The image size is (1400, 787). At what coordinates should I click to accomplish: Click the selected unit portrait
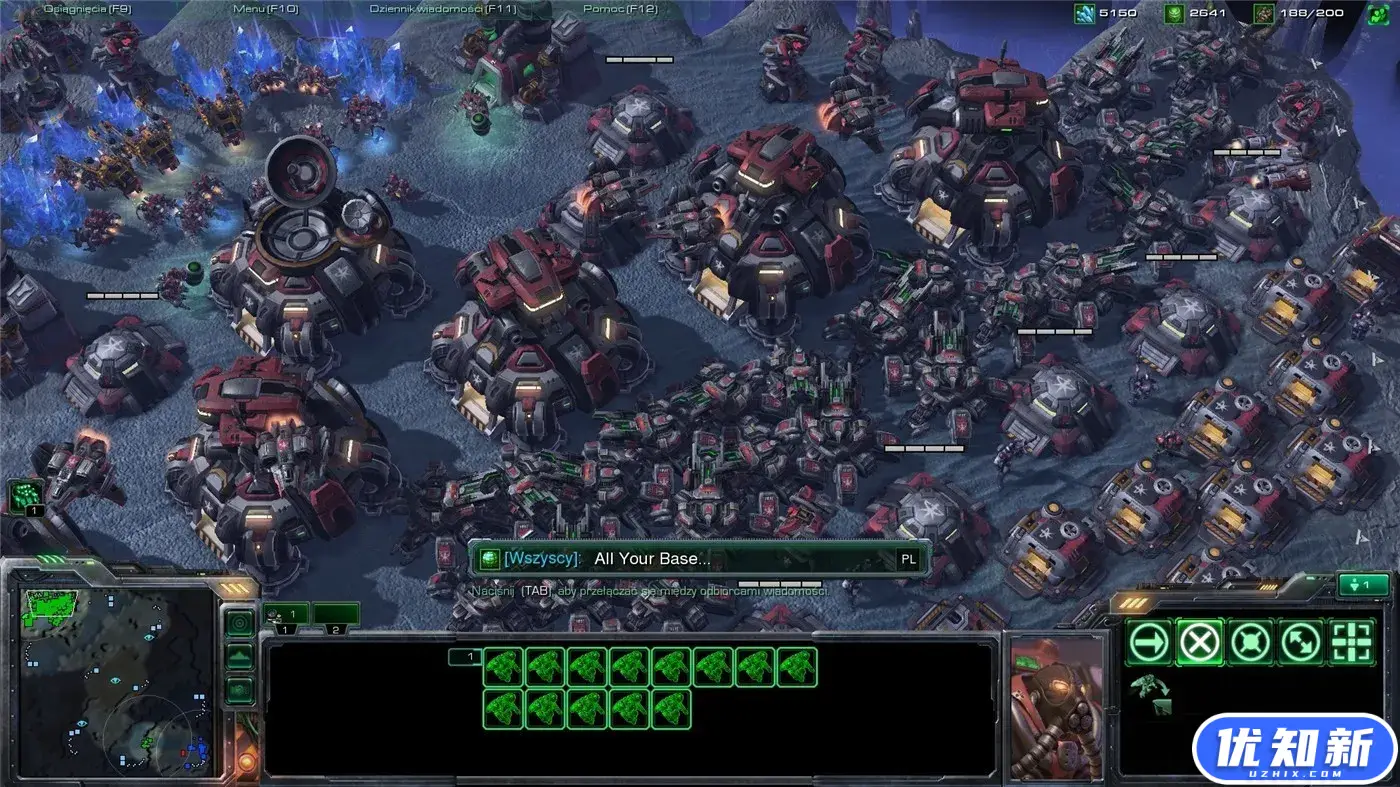(x=1056, y=705)
